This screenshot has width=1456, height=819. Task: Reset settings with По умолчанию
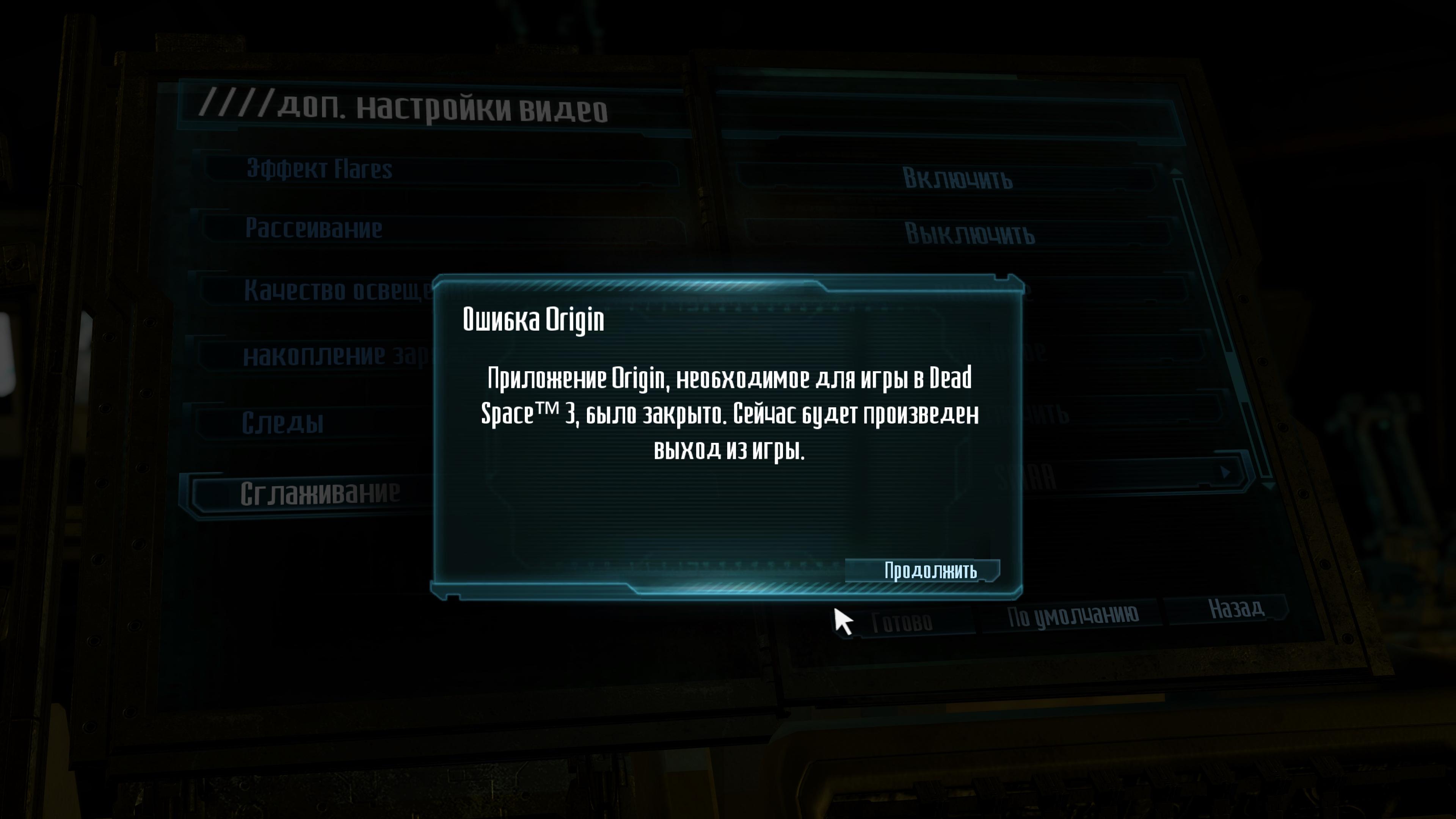pos(1072,615)
